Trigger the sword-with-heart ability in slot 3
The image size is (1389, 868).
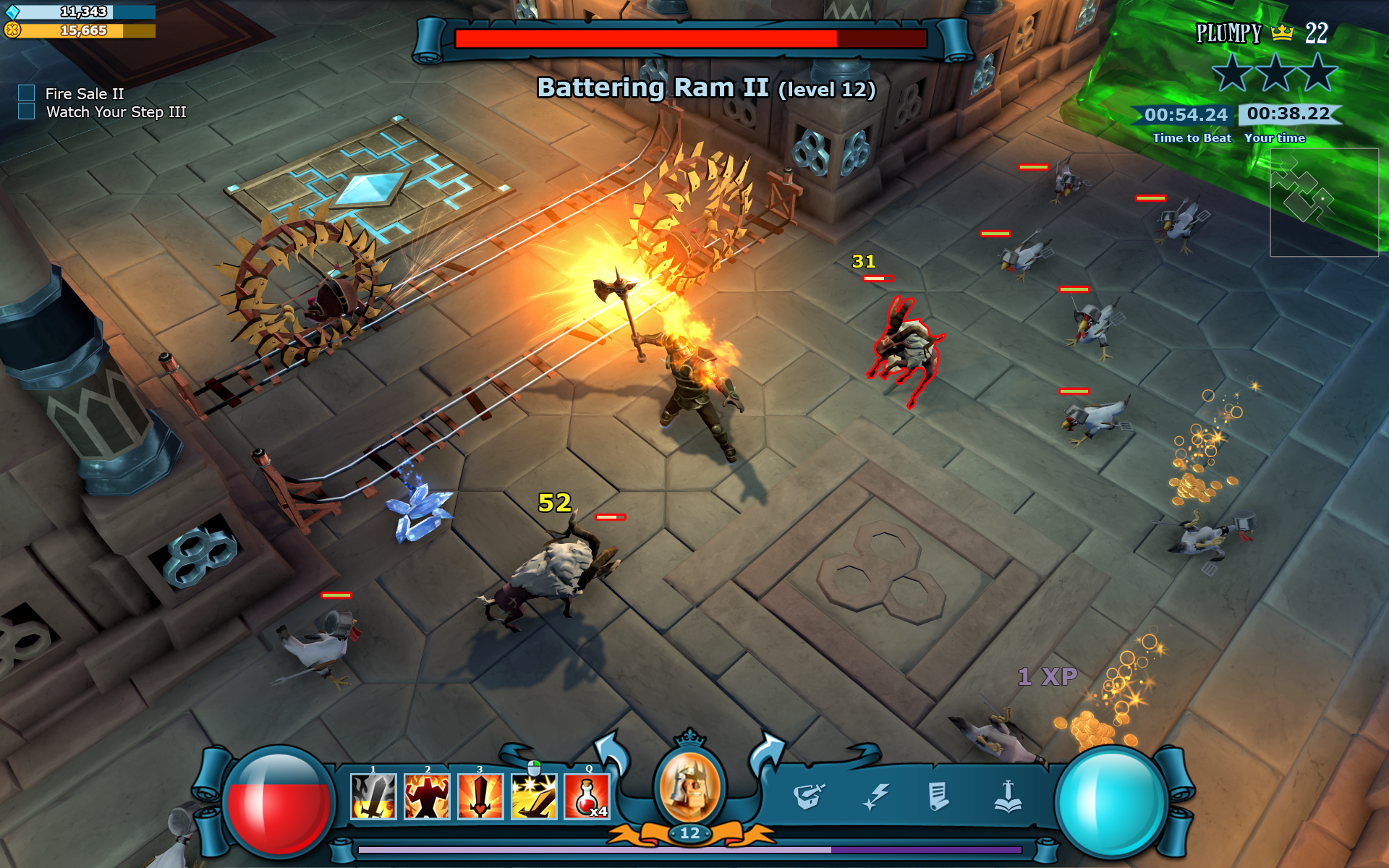480,796
